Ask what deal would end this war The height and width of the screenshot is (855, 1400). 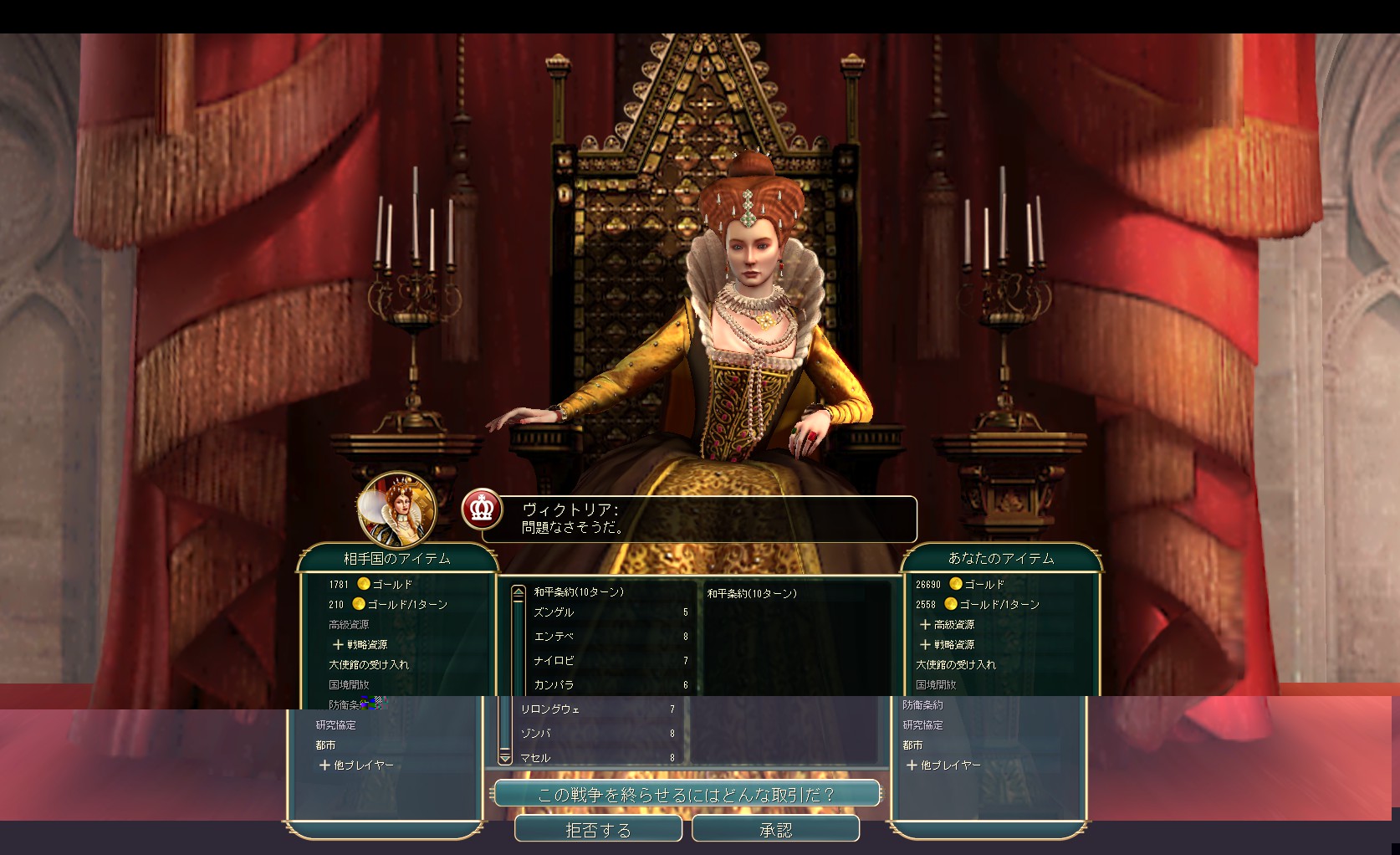687,794
